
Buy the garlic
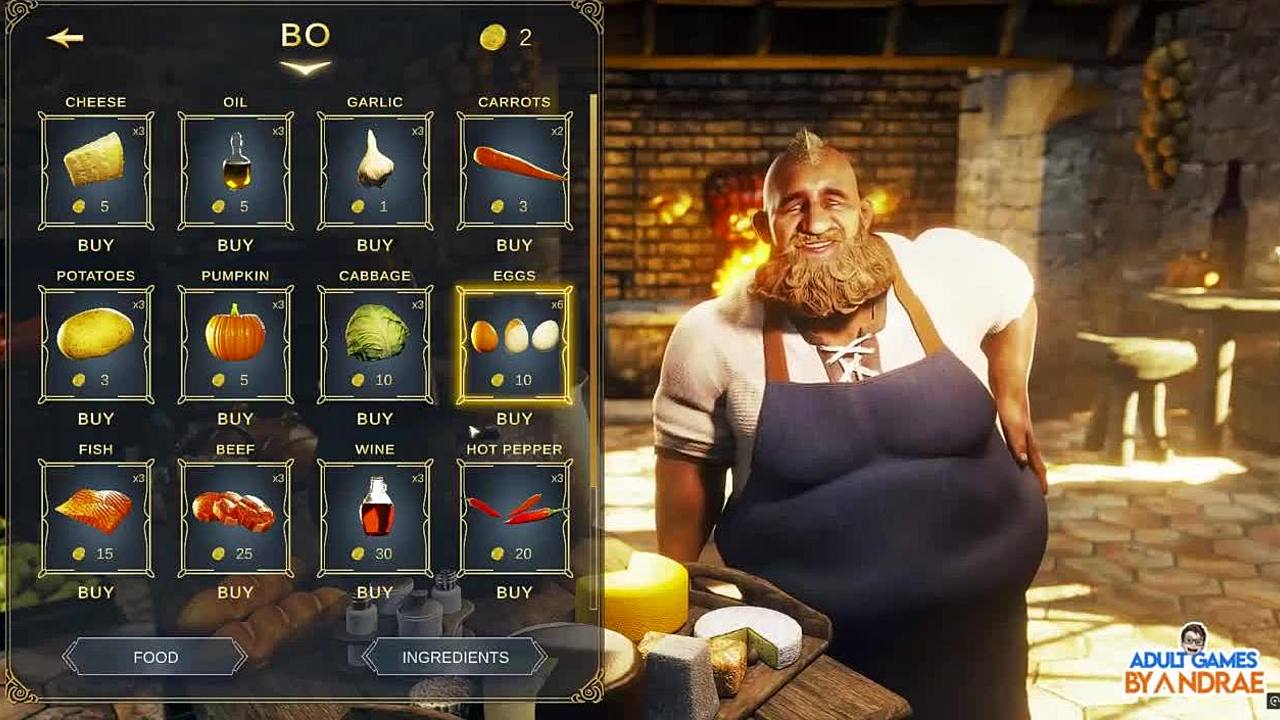tap(375, 245)
